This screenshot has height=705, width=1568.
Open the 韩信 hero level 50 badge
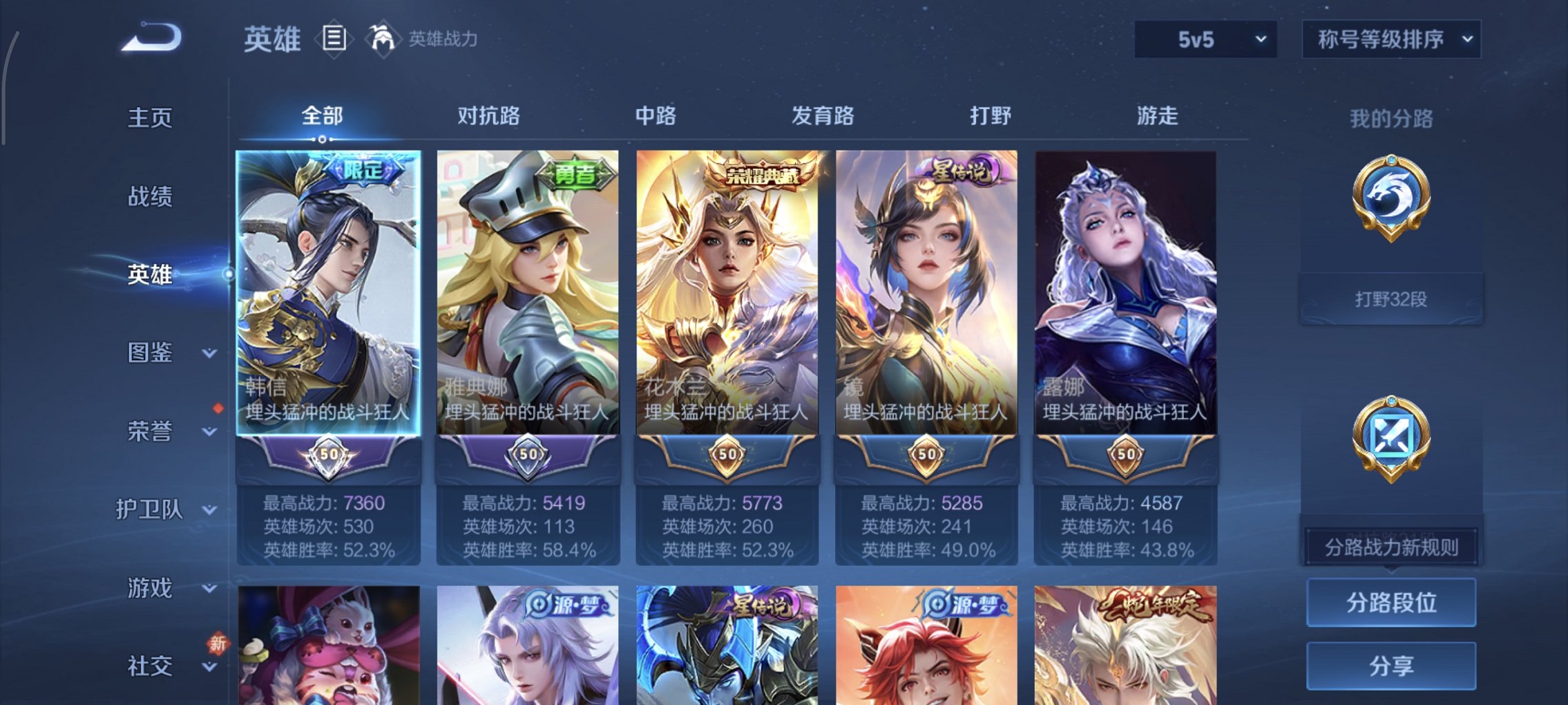click(329, 454)
